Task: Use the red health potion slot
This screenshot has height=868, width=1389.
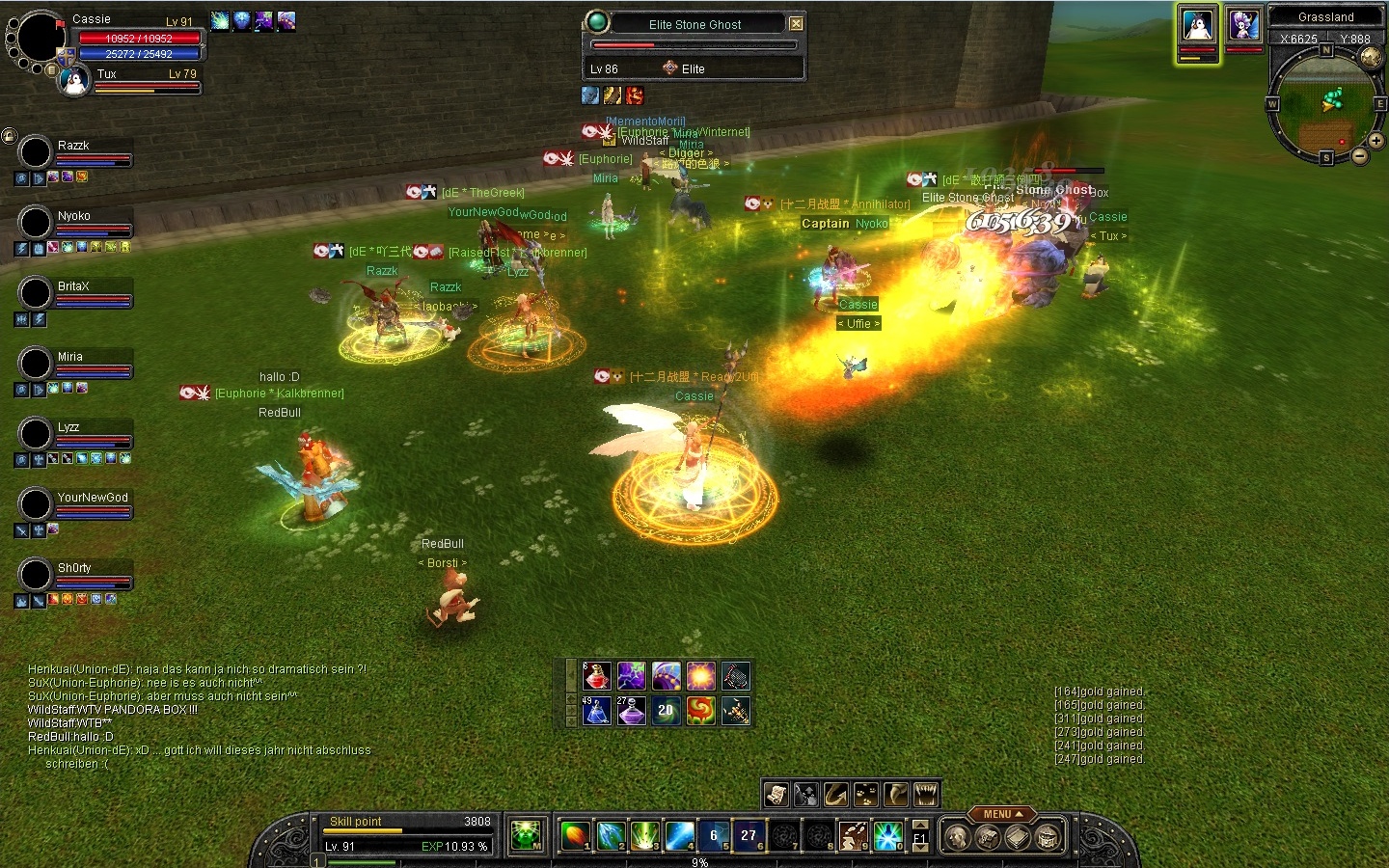Action: coord(596,676)
